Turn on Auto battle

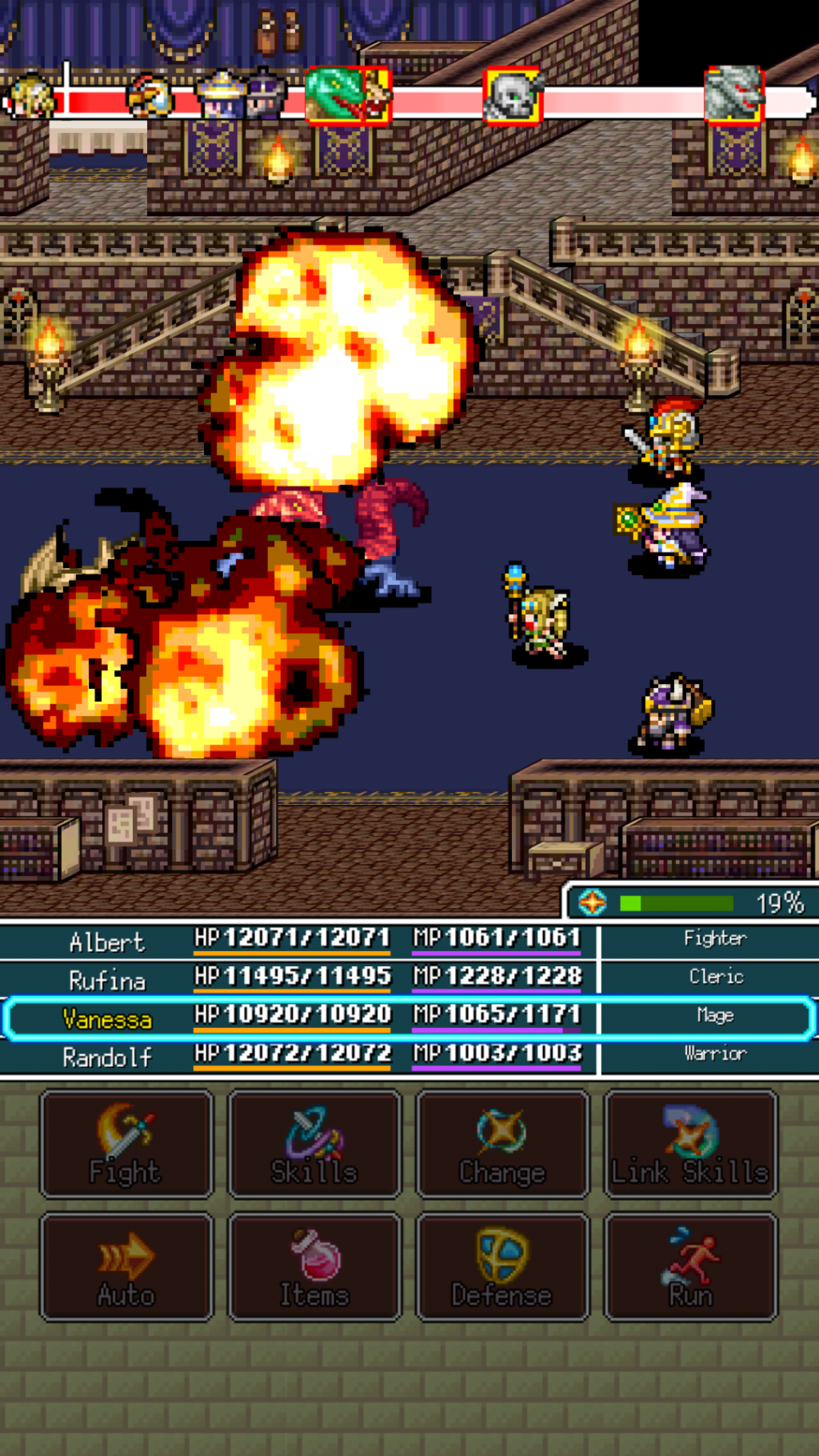coord(127,1268)
